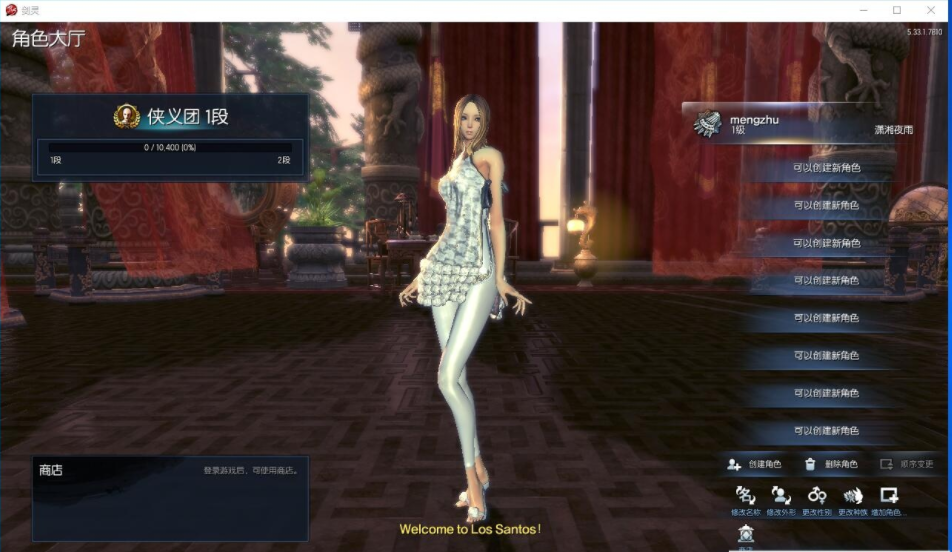Click 删除角色 to delete the character

[831, 464]
